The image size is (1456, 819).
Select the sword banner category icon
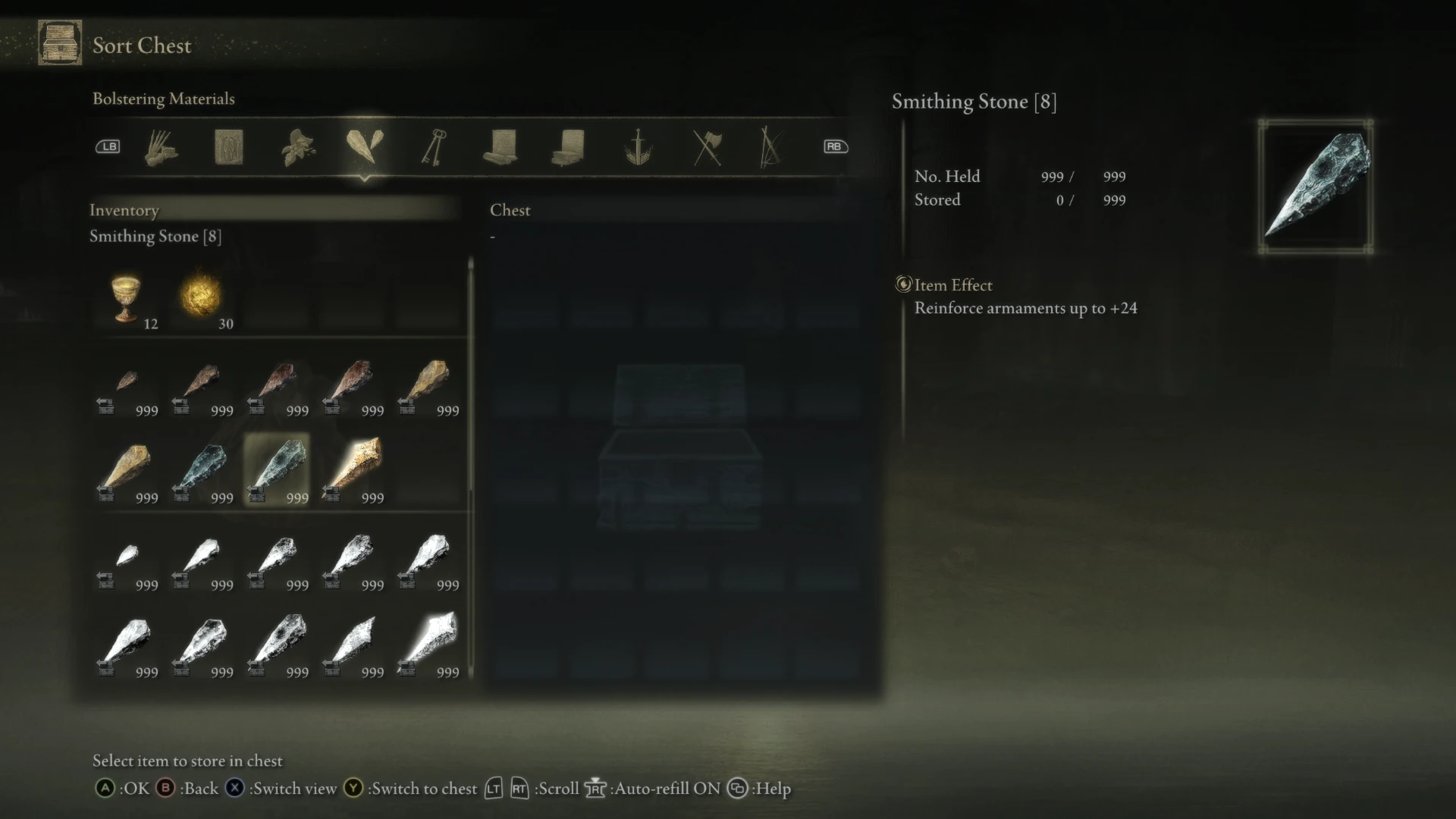(638, 148)
